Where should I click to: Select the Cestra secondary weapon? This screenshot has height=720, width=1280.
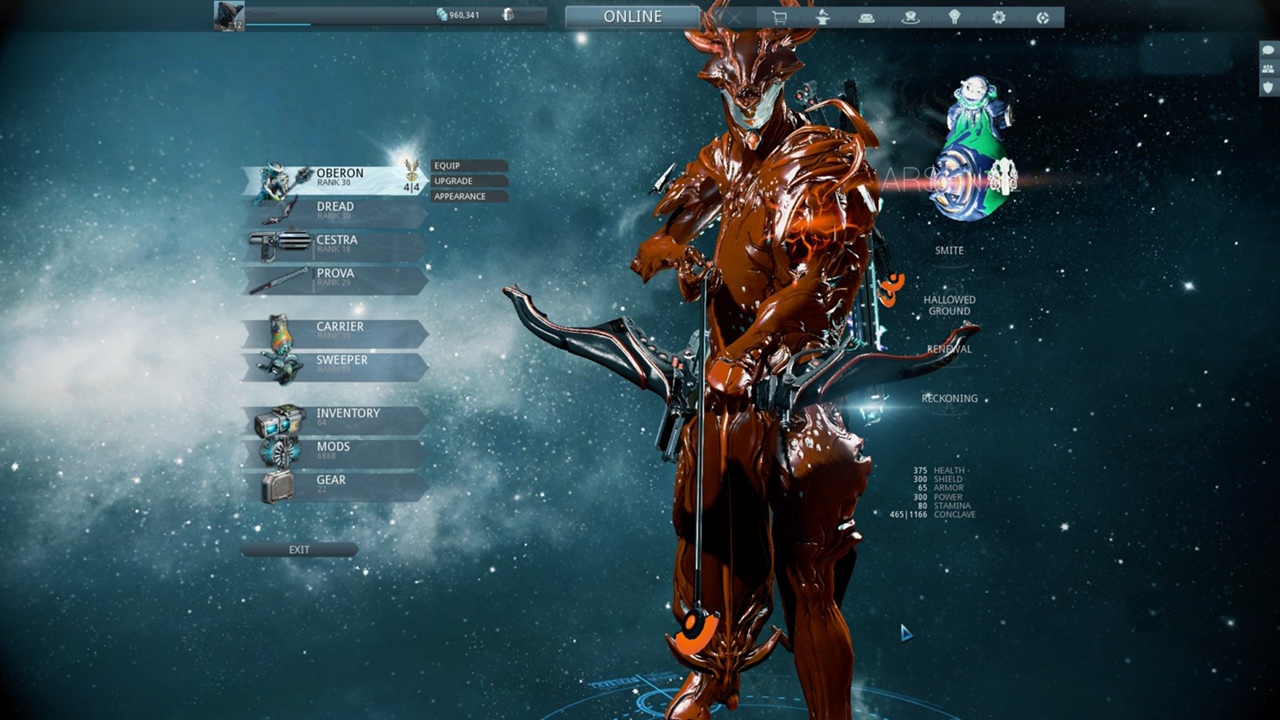pos(335,245)
